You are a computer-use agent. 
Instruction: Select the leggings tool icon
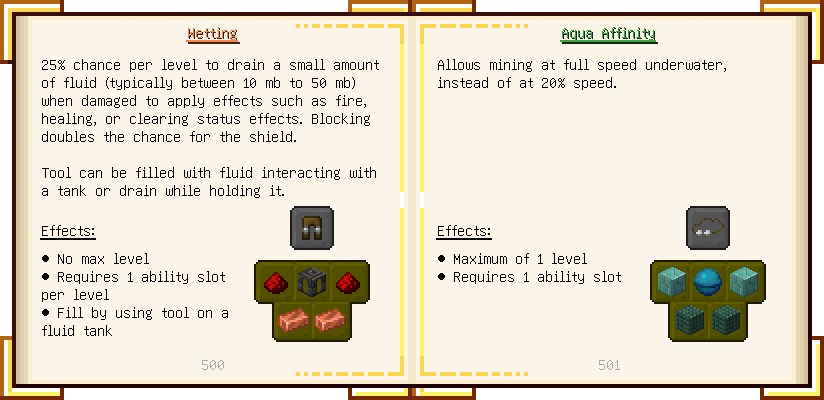point(312,228)
